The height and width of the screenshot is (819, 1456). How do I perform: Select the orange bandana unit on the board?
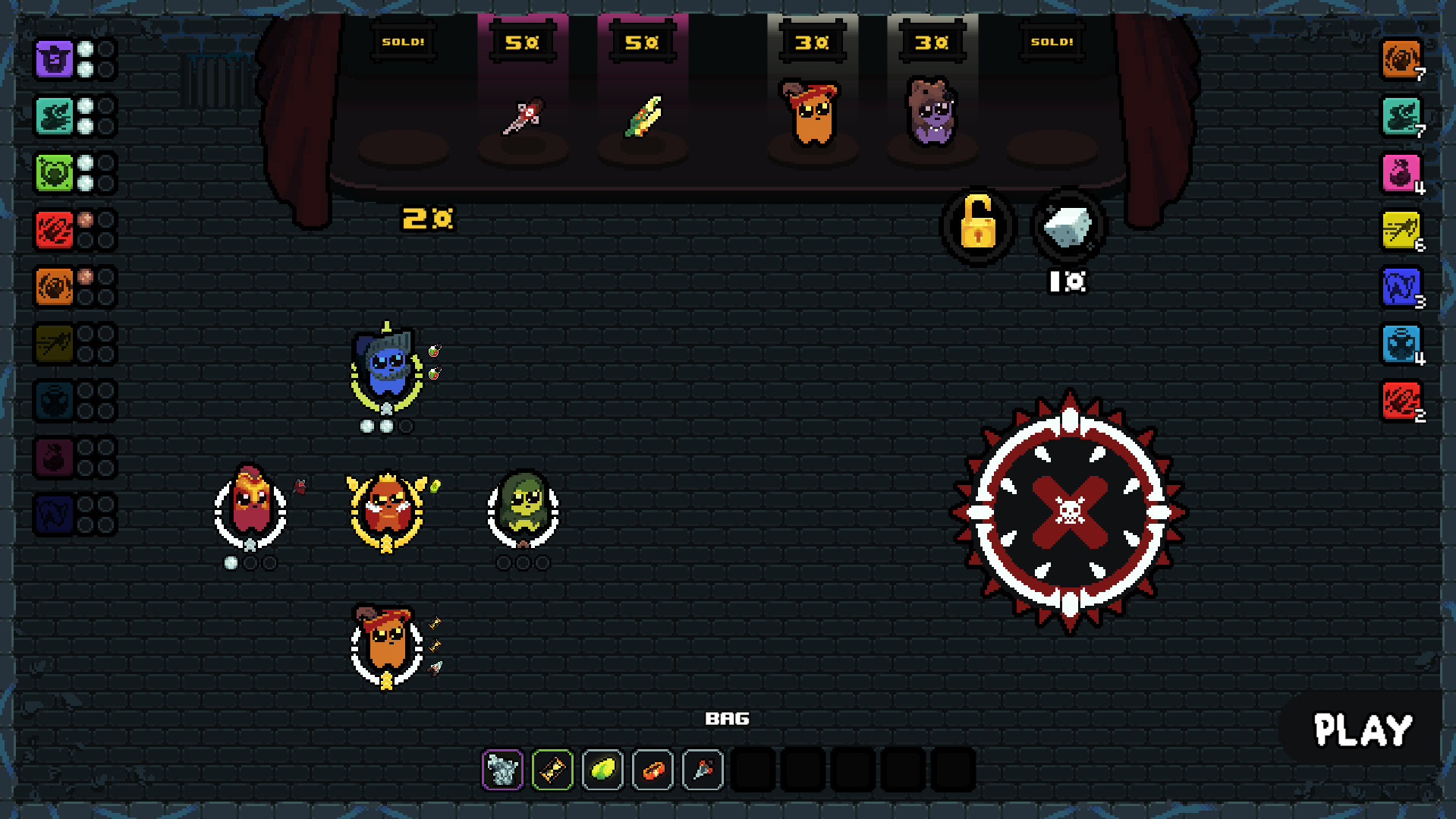(387, 644)
